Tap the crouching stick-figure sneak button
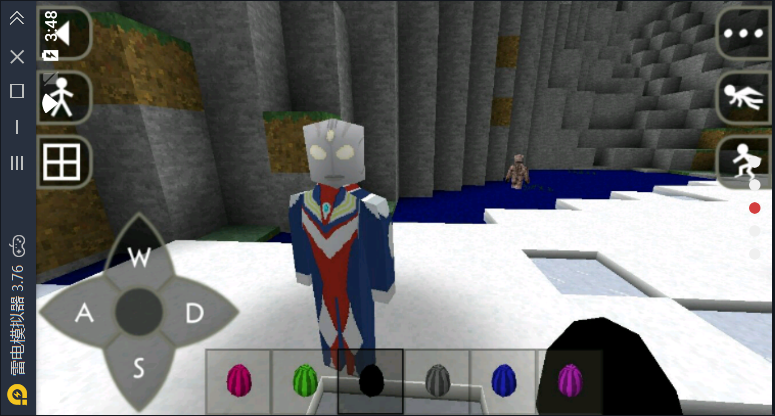775x416 pixels. pyautogui.click(x=743, y=161)
